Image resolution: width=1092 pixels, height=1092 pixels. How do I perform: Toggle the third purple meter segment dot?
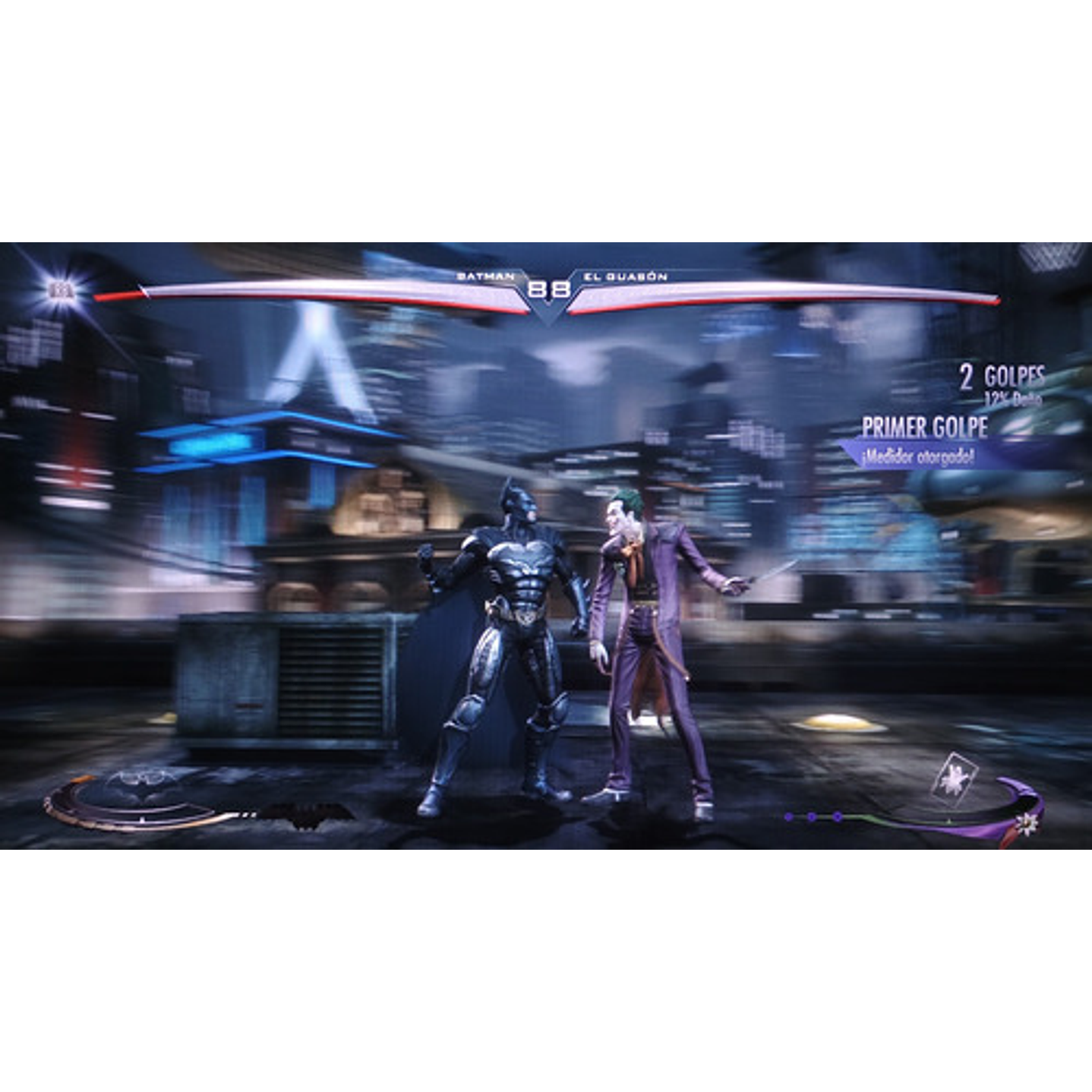(x=837, y=816)
